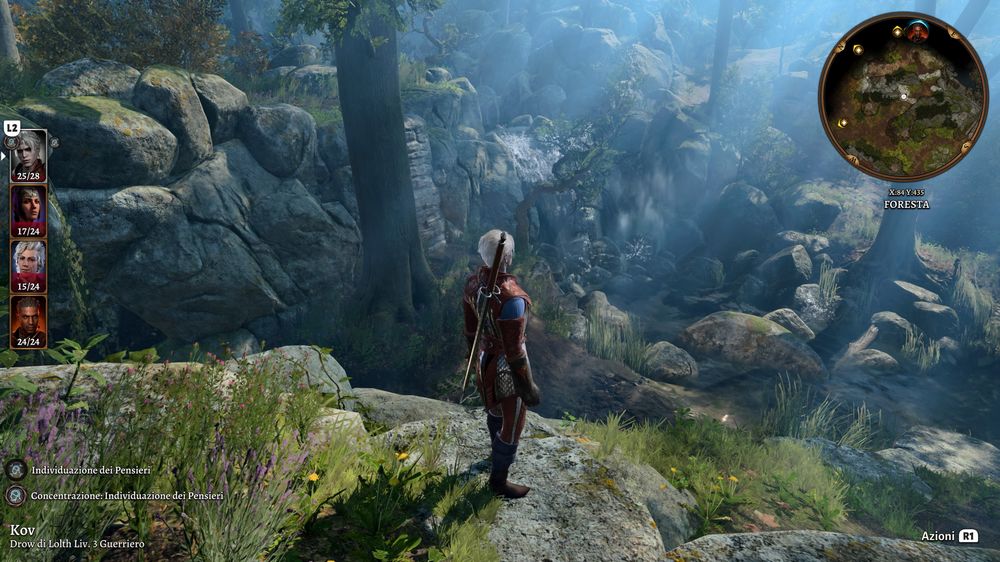The width and height of the screenshot is (1000, 562).
Task: Select the companion portrait showing 24/24 HP
Action: 28,318
